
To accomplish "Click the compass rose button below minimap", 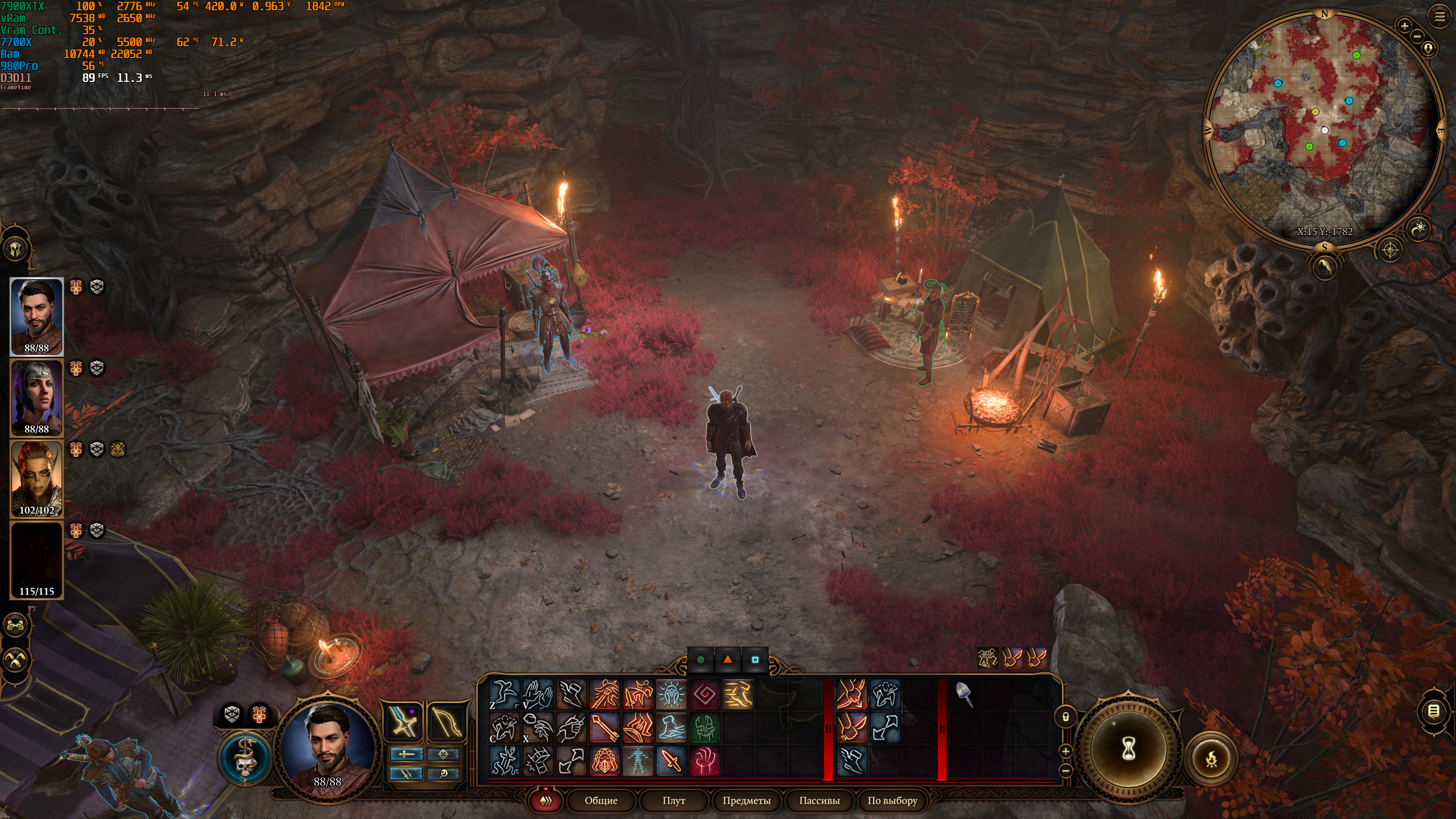I will pos(1390,250).
